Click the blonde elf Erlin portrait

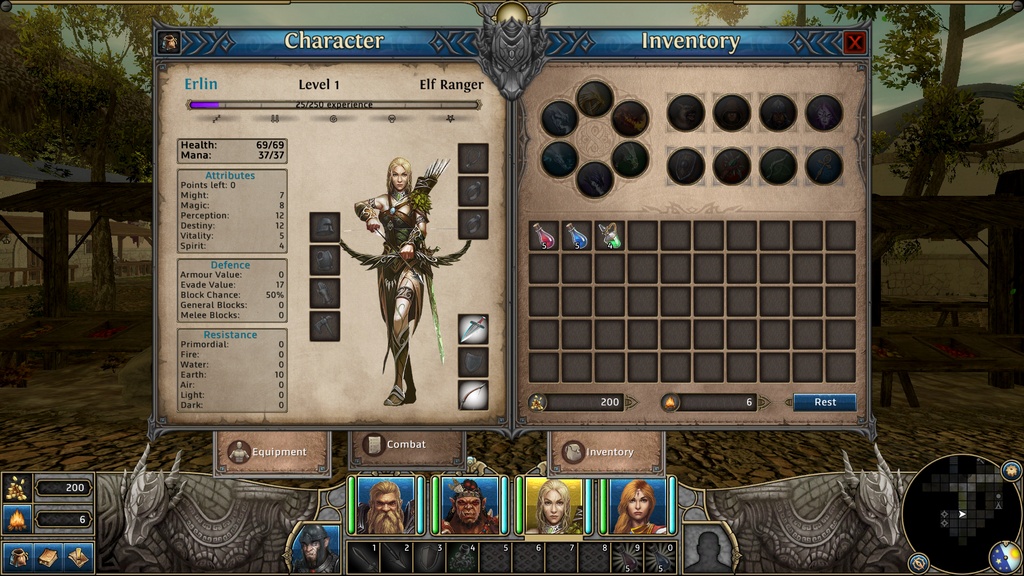(553, 507)
